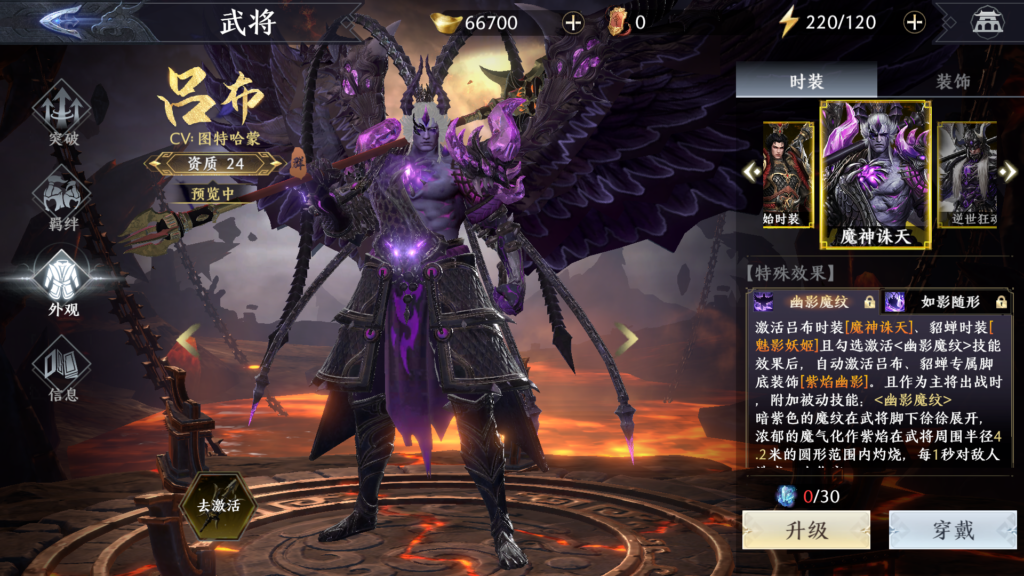Select the 外观 appearance menu
Image resolution: width=1024 pixels, height=576 pixels.
pos(63,281)
